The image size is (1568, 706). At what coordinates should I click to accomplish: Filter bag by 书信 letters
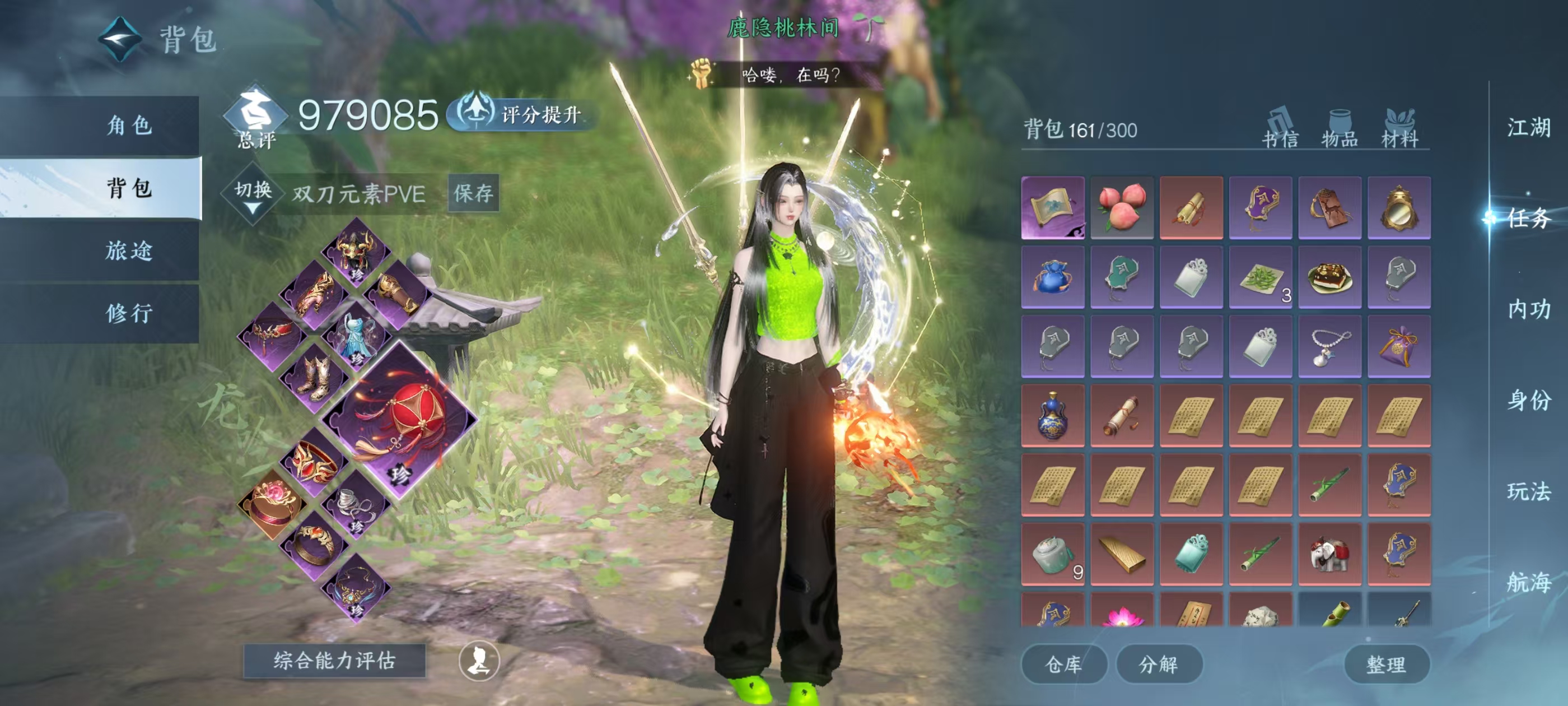tap(1280, 129)
